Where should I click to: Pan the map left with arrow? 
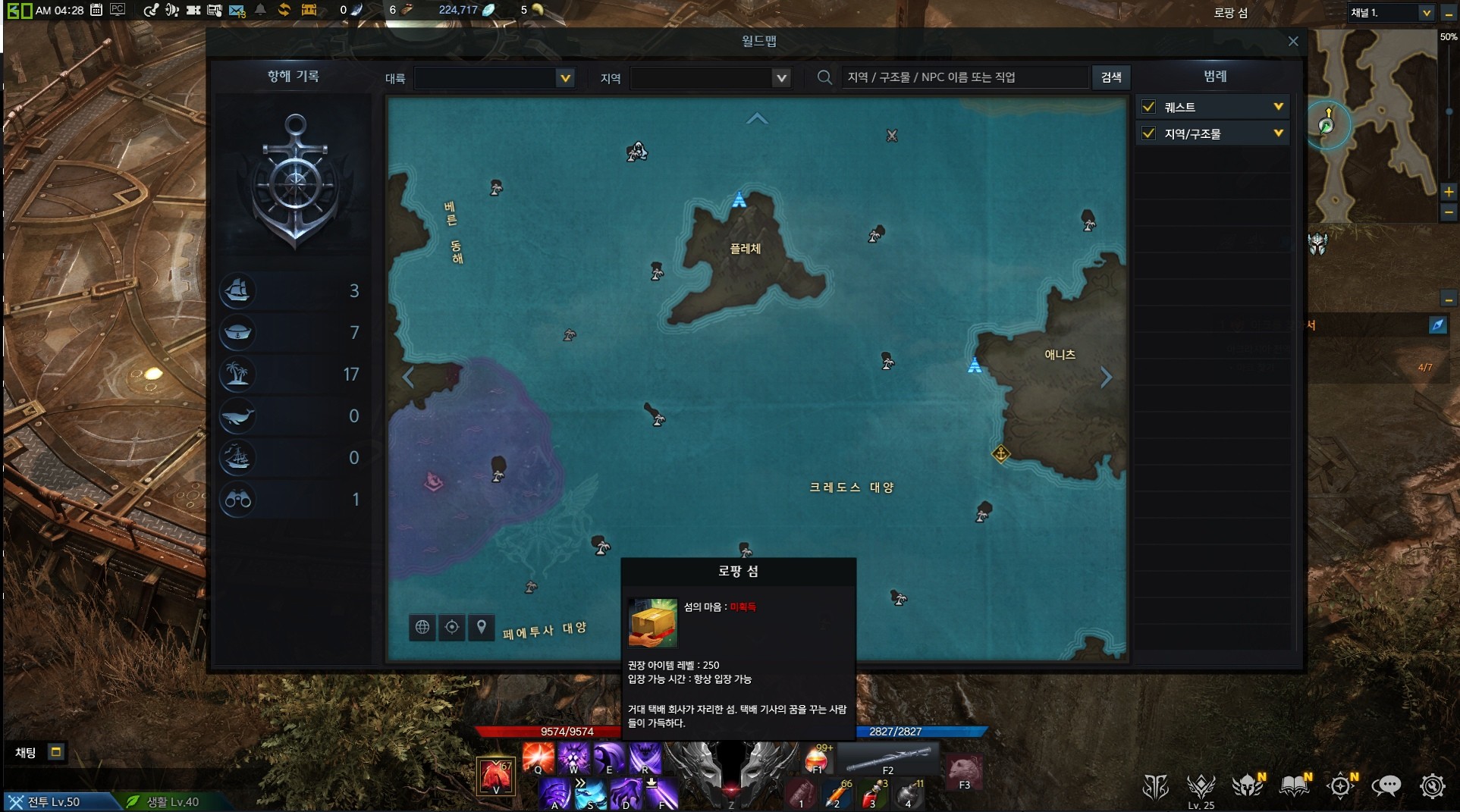(408, 377)
